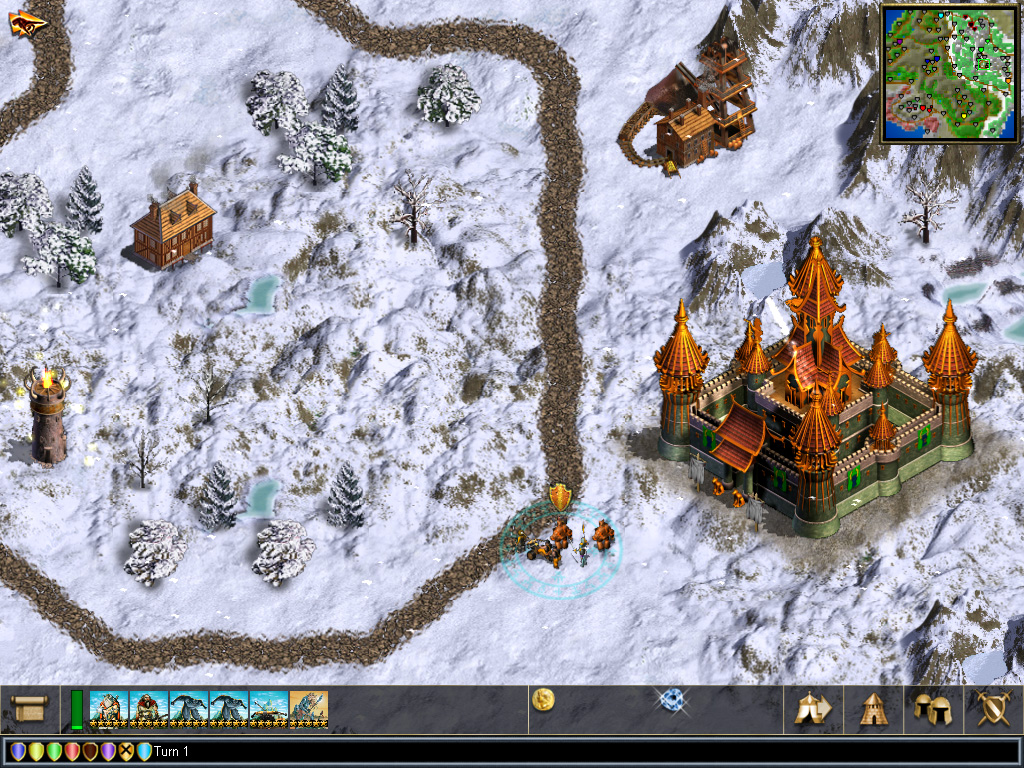Click the crossed swords and shield button

993,709
